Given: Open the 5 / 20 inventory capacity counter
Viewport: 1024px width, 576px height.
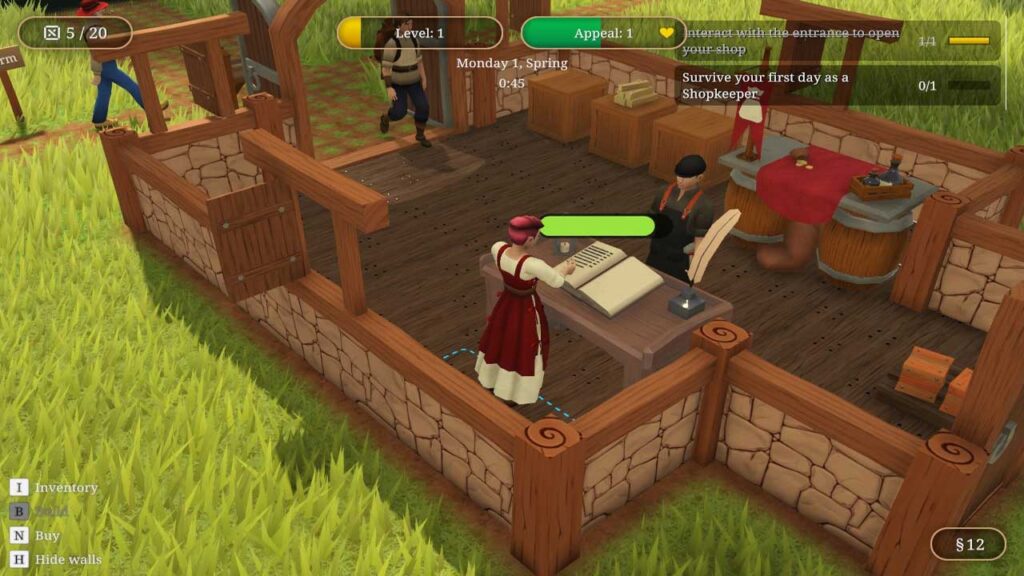Looking at the screenshot, I should [x=75, y=33].
